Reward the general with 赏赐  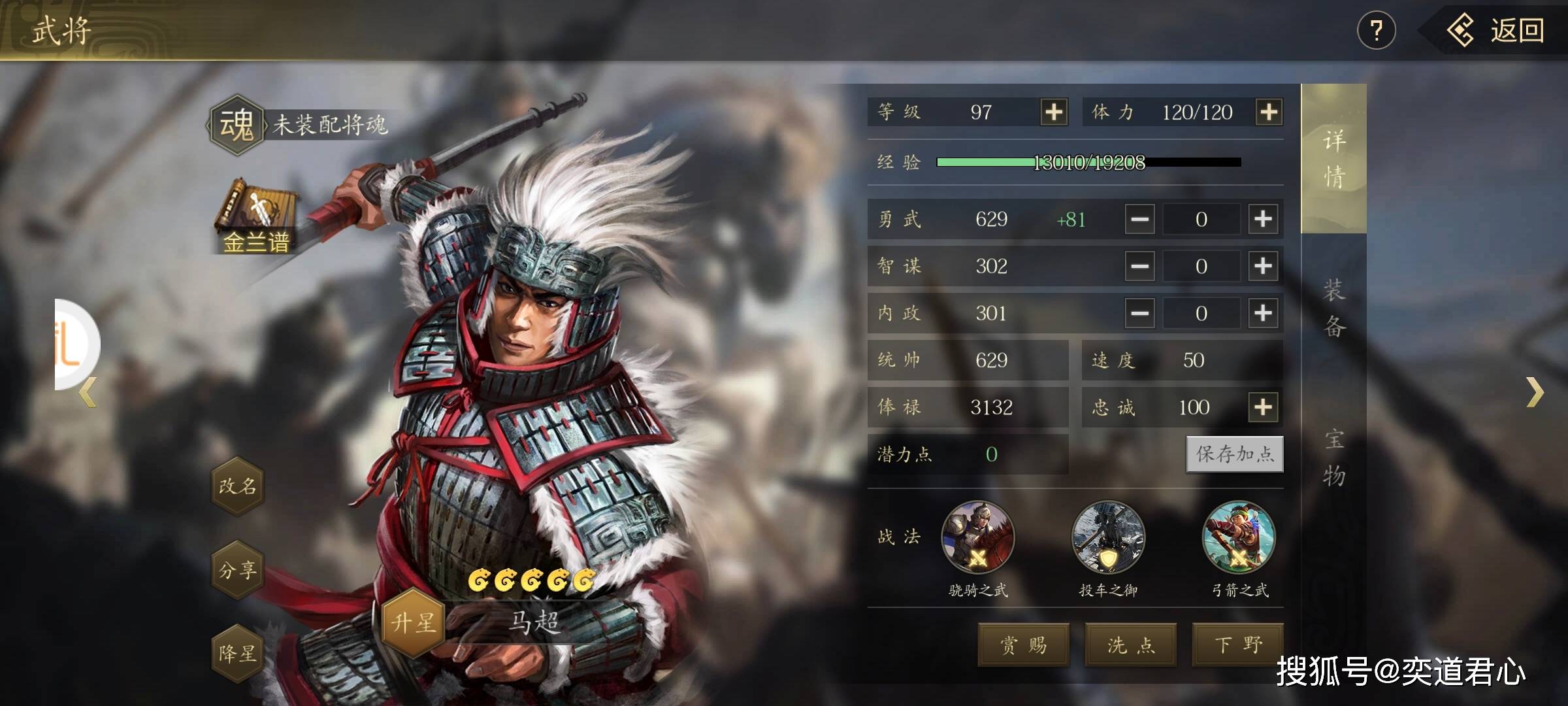pyautogui.click(x=1023, y=645)
